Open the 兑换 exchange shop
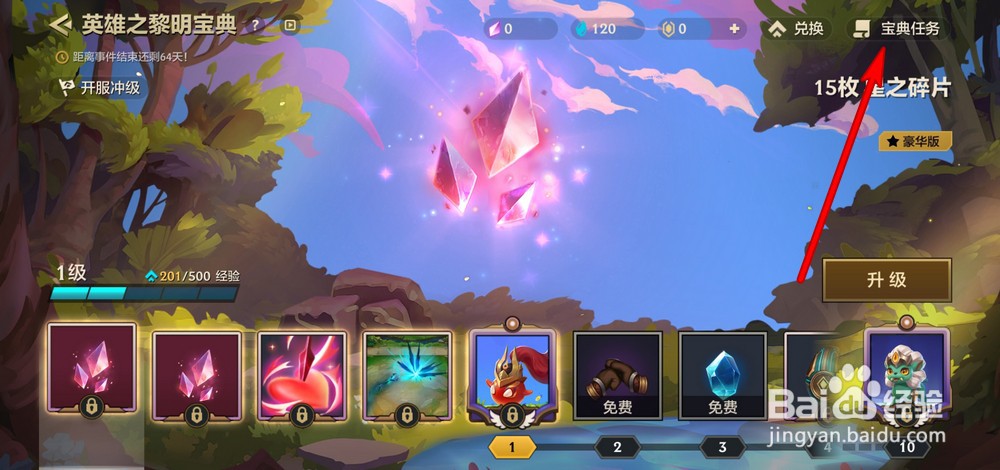Screen dimensions: 1000x470 tap(798, 29)
